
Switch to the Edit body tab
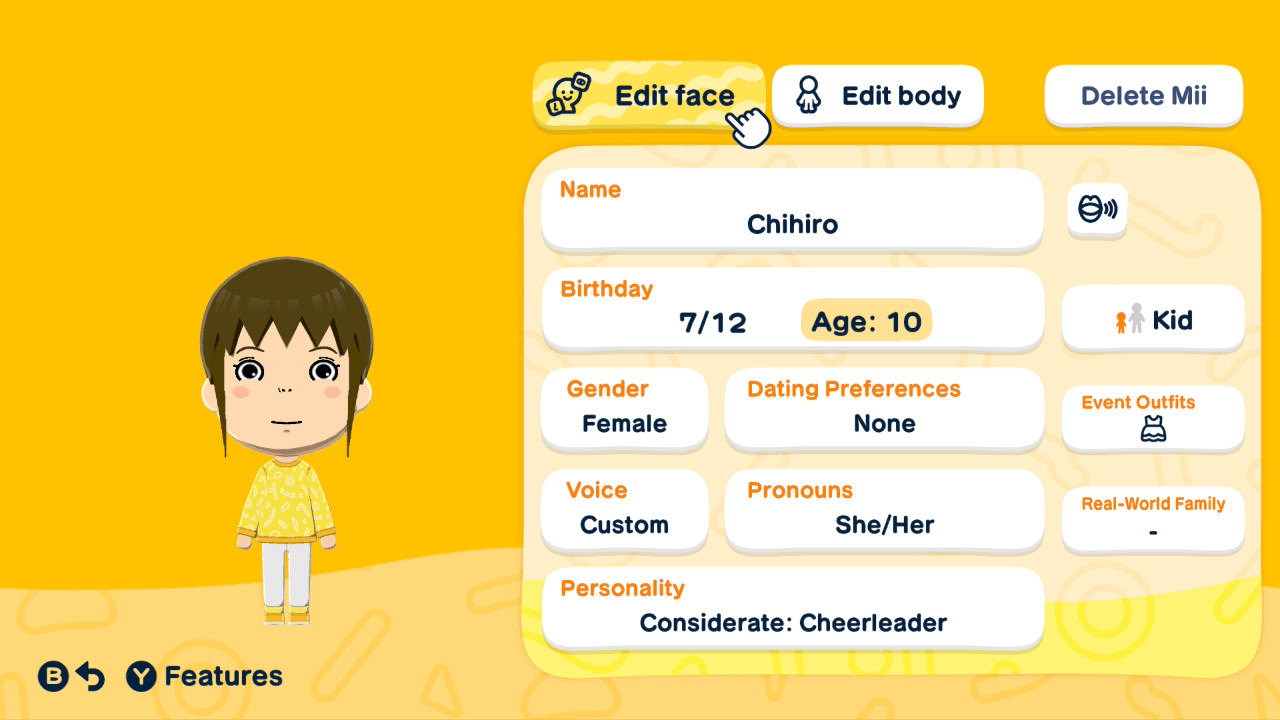877,95
